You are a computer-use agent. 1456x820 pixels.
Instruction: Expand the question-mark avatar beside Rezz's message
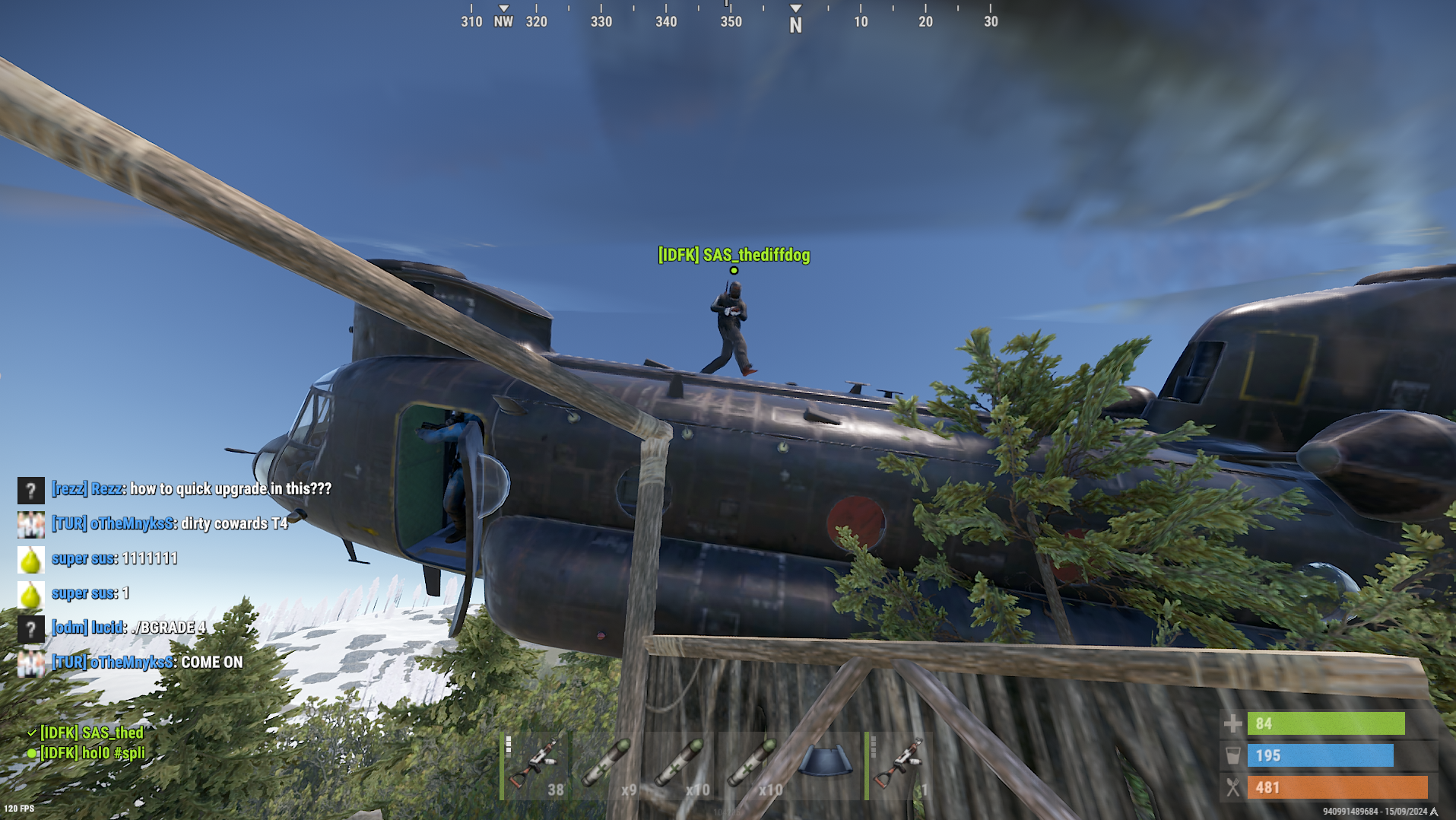tap(30, 491)
